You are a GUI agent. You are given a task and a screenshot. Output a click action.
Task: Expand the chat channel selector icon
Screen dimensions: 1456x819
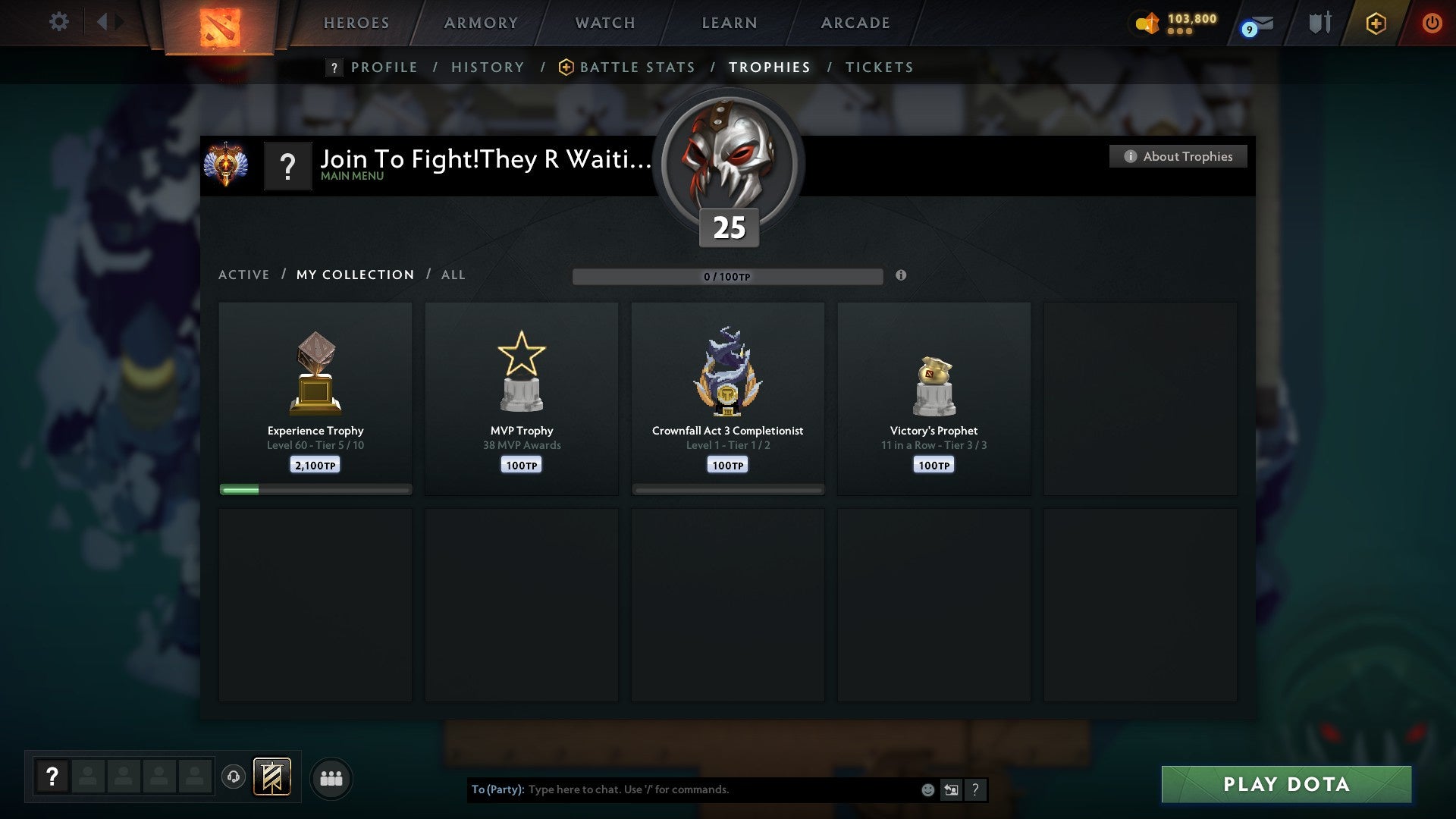click(952, 789)
